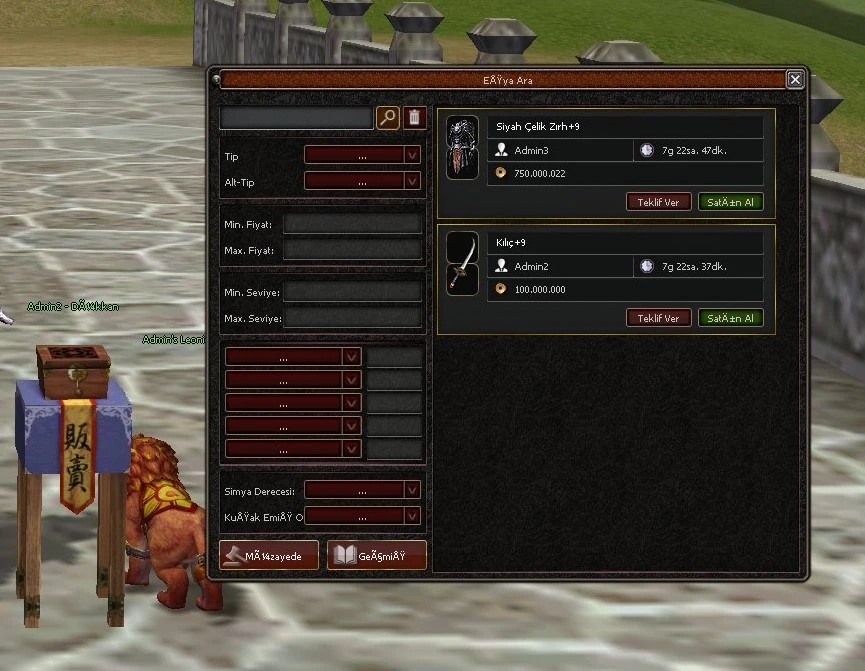Image resolution: width=865 pixels, height=671 pixels.
Task: Open the Geçmiş history book
Action: tap(377, 555)
